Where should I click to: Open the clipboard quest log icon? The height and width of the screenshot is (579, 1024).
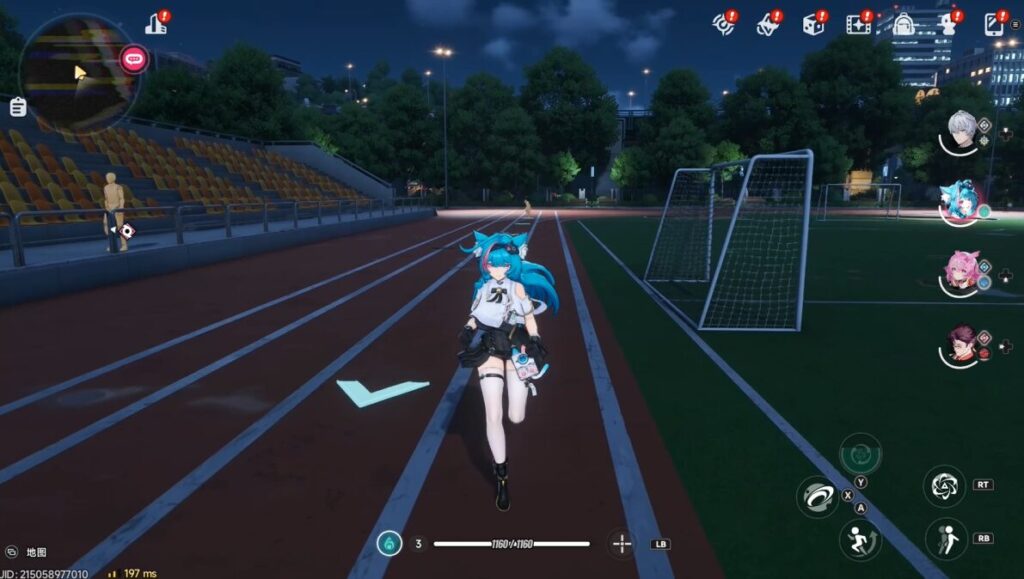[17, 107]
